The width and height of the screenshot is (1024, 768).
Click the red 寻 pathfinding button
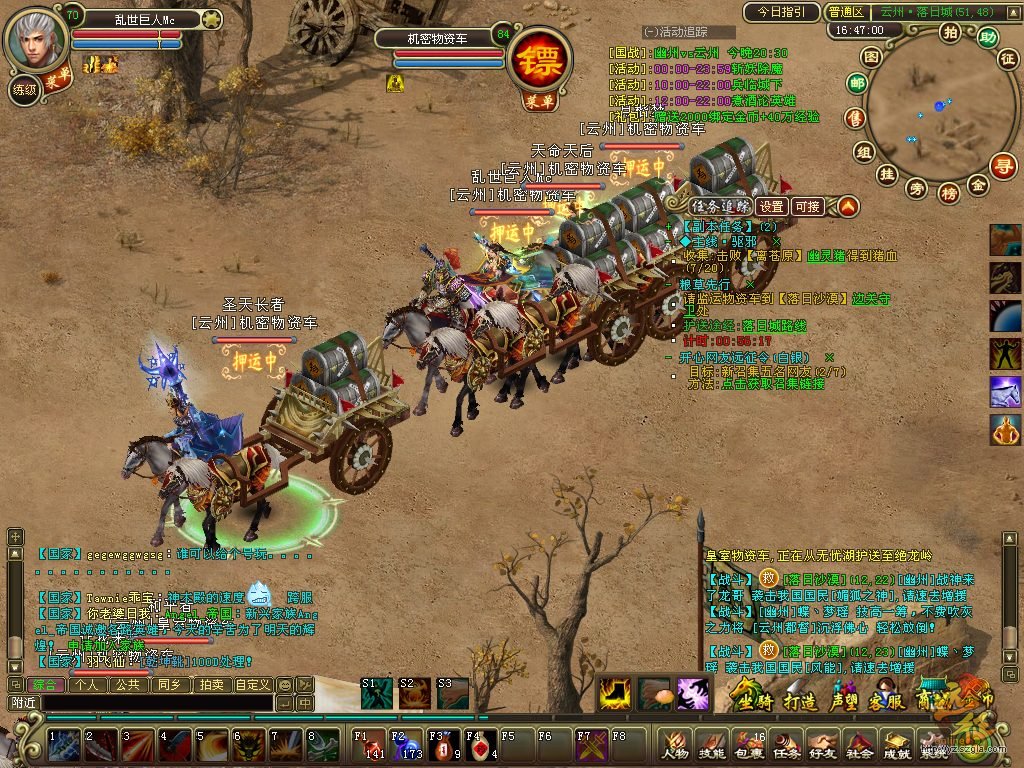1002,165
